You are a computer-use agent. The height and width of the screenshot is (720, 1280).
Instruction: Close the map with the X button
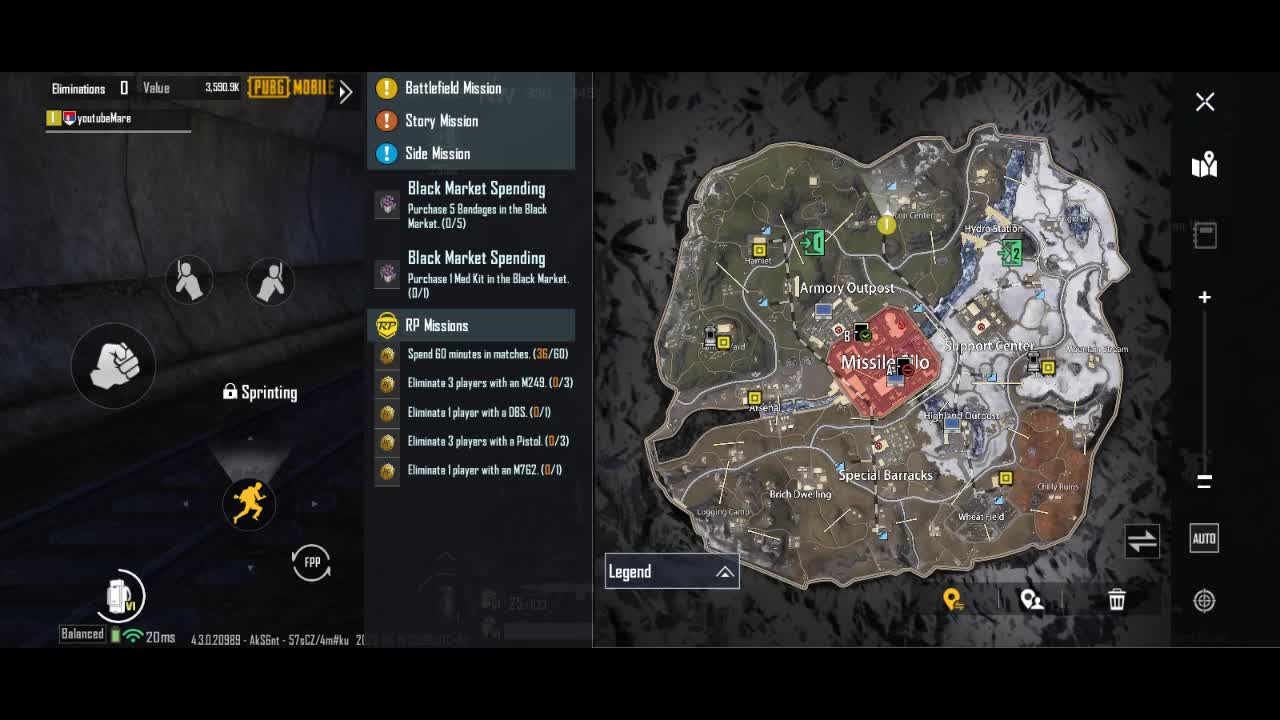point(1205,102)
